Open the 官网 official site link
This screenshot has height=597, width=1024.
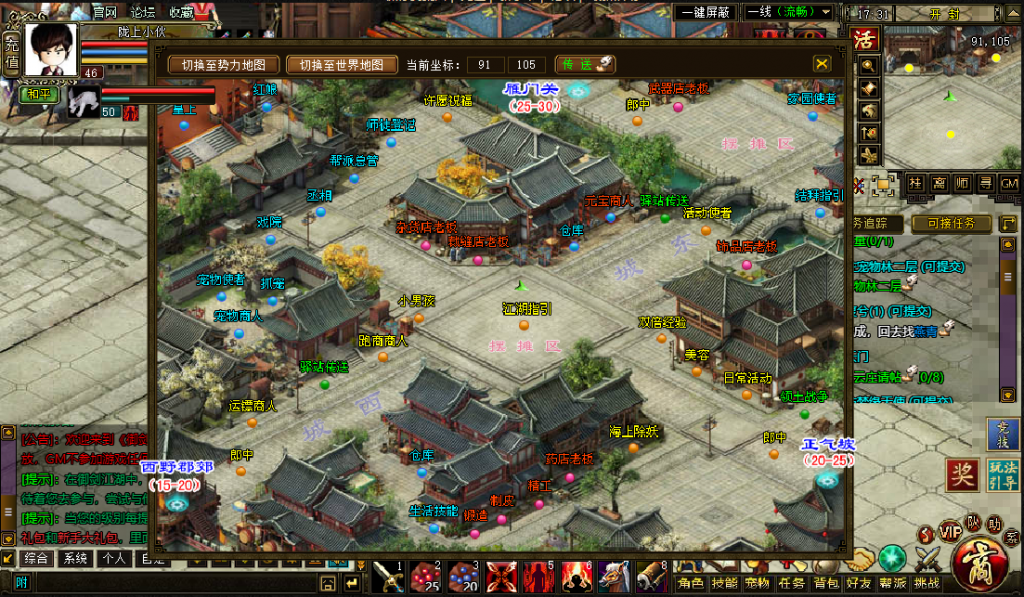point(105,12)
